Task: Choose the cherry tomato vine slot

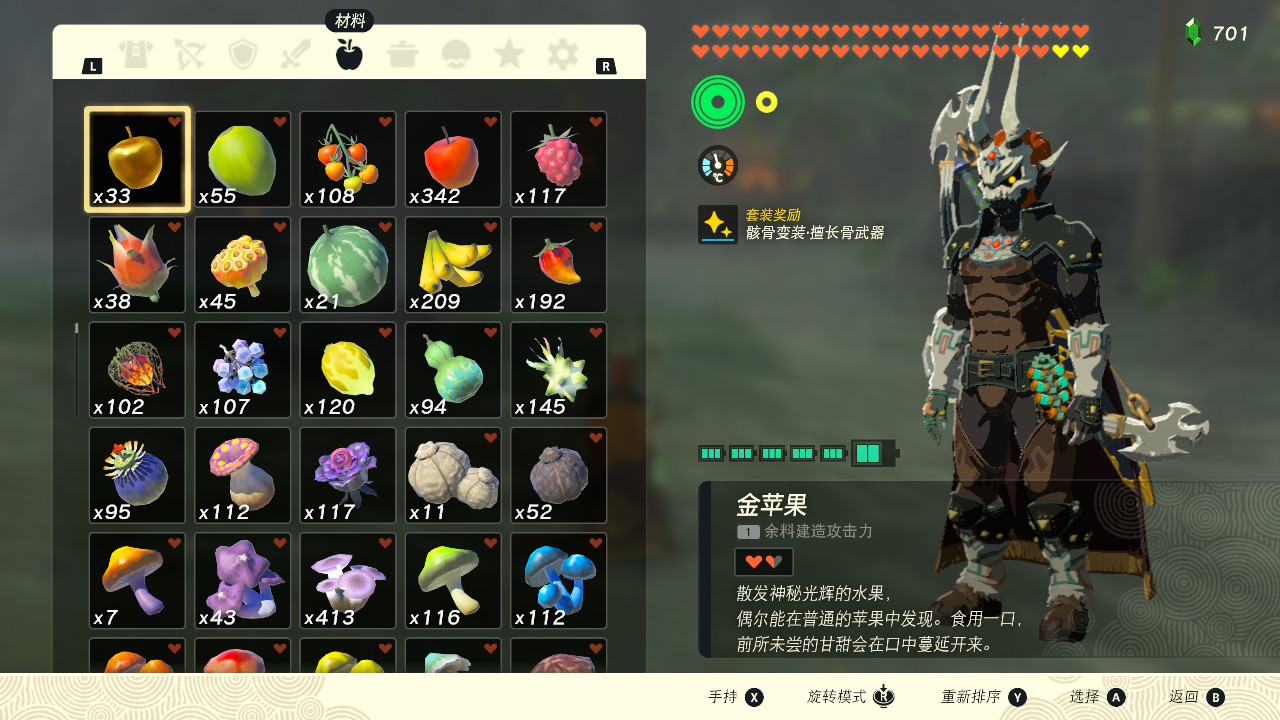Action: point(348,160)
